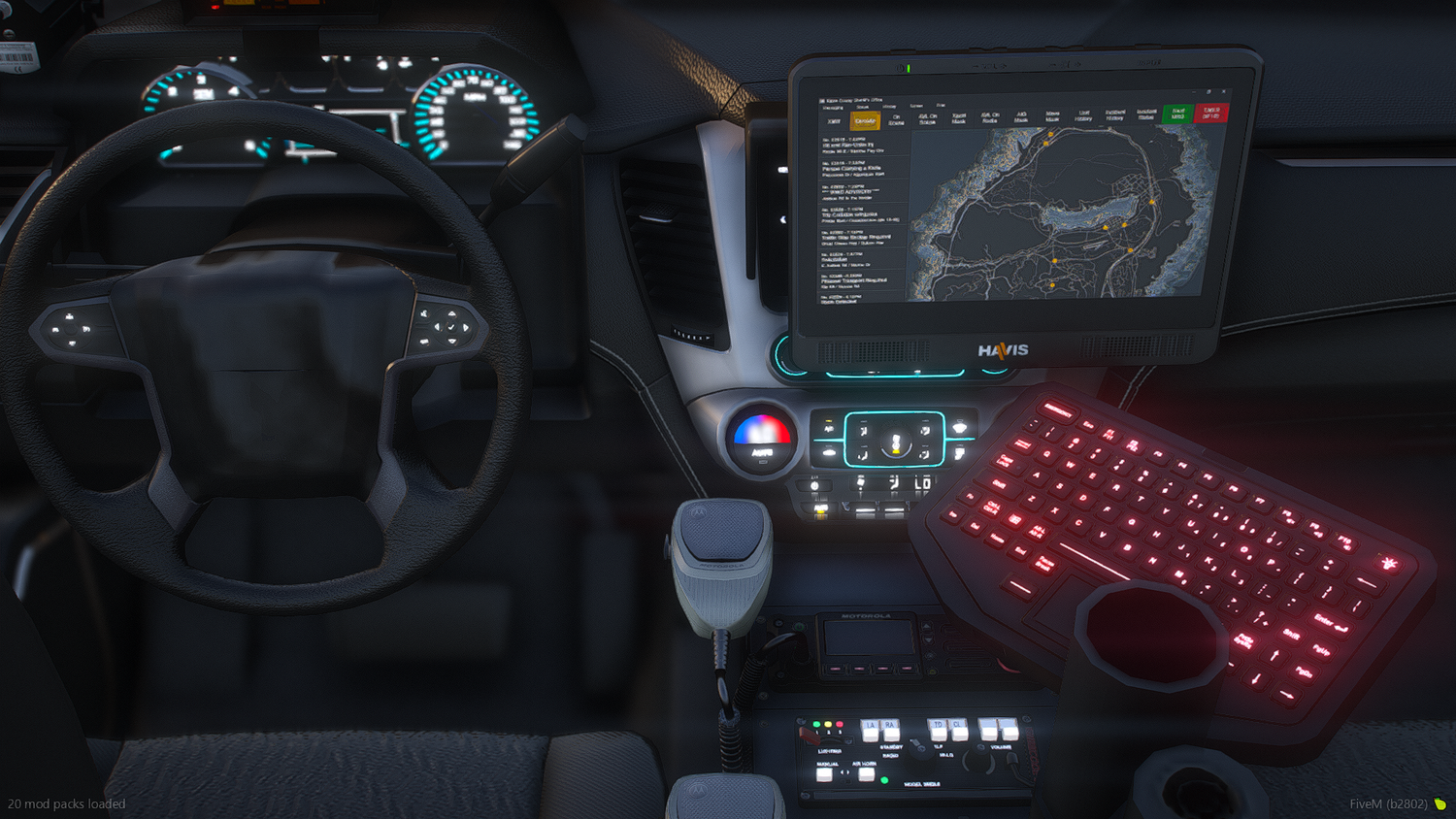Click the radio channel down arrow
Viewport: 1456px width, 819px height.
click(x=928, y=639)
